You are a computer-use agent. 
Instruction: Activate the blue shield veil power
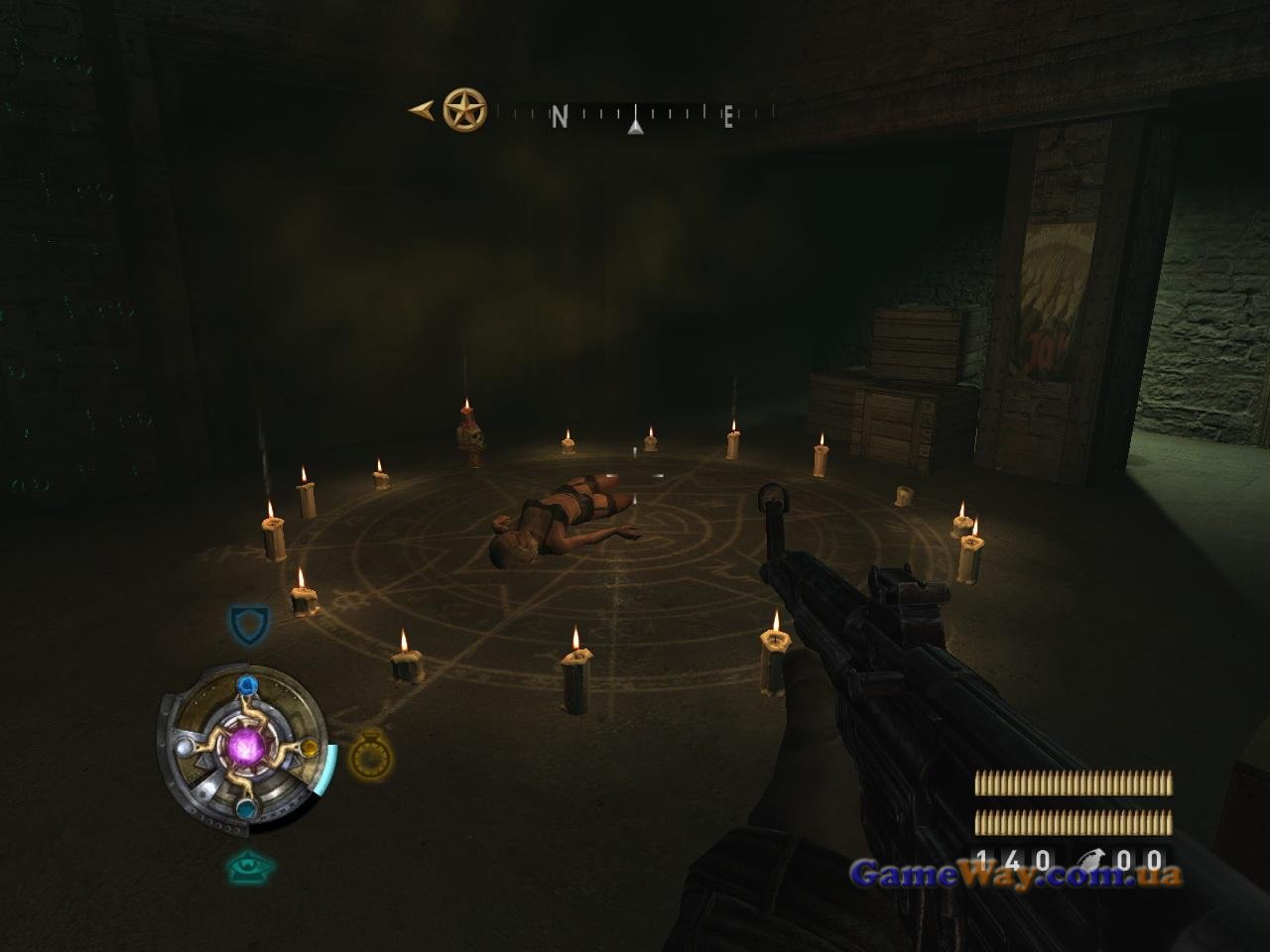click(x=248, y=625)
